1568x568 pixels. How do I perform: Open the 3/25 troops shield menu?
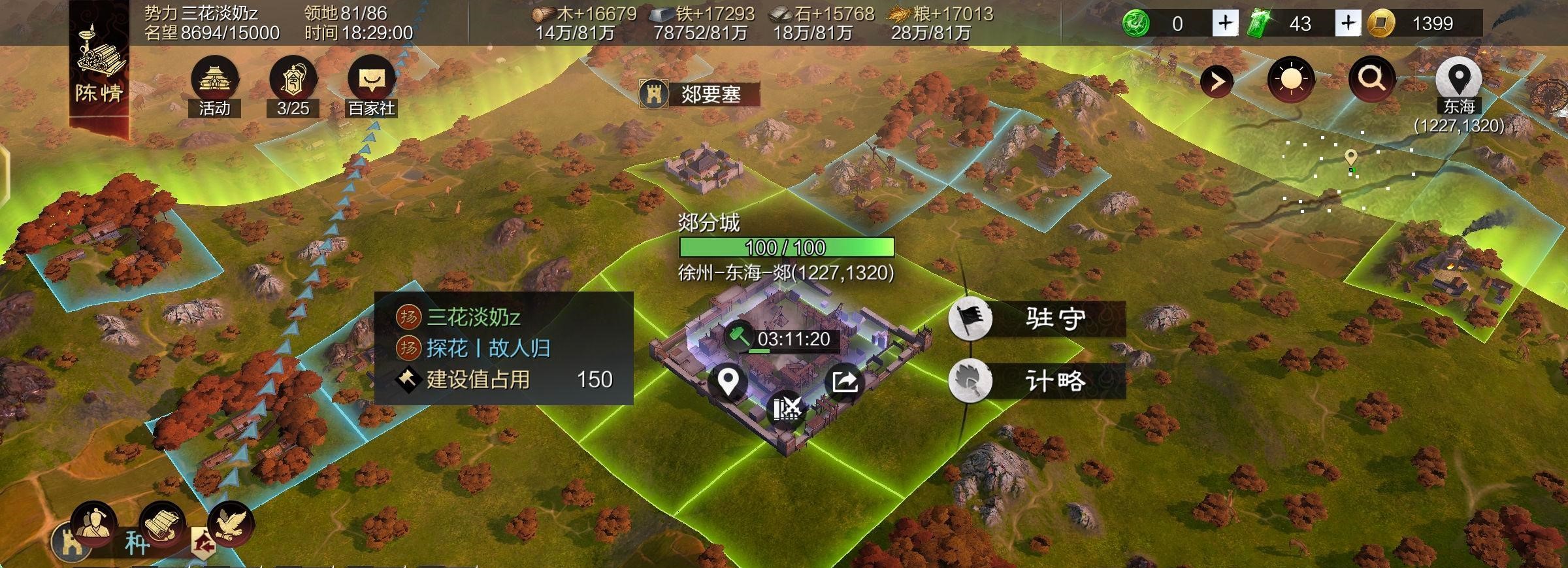coord(292,82)
